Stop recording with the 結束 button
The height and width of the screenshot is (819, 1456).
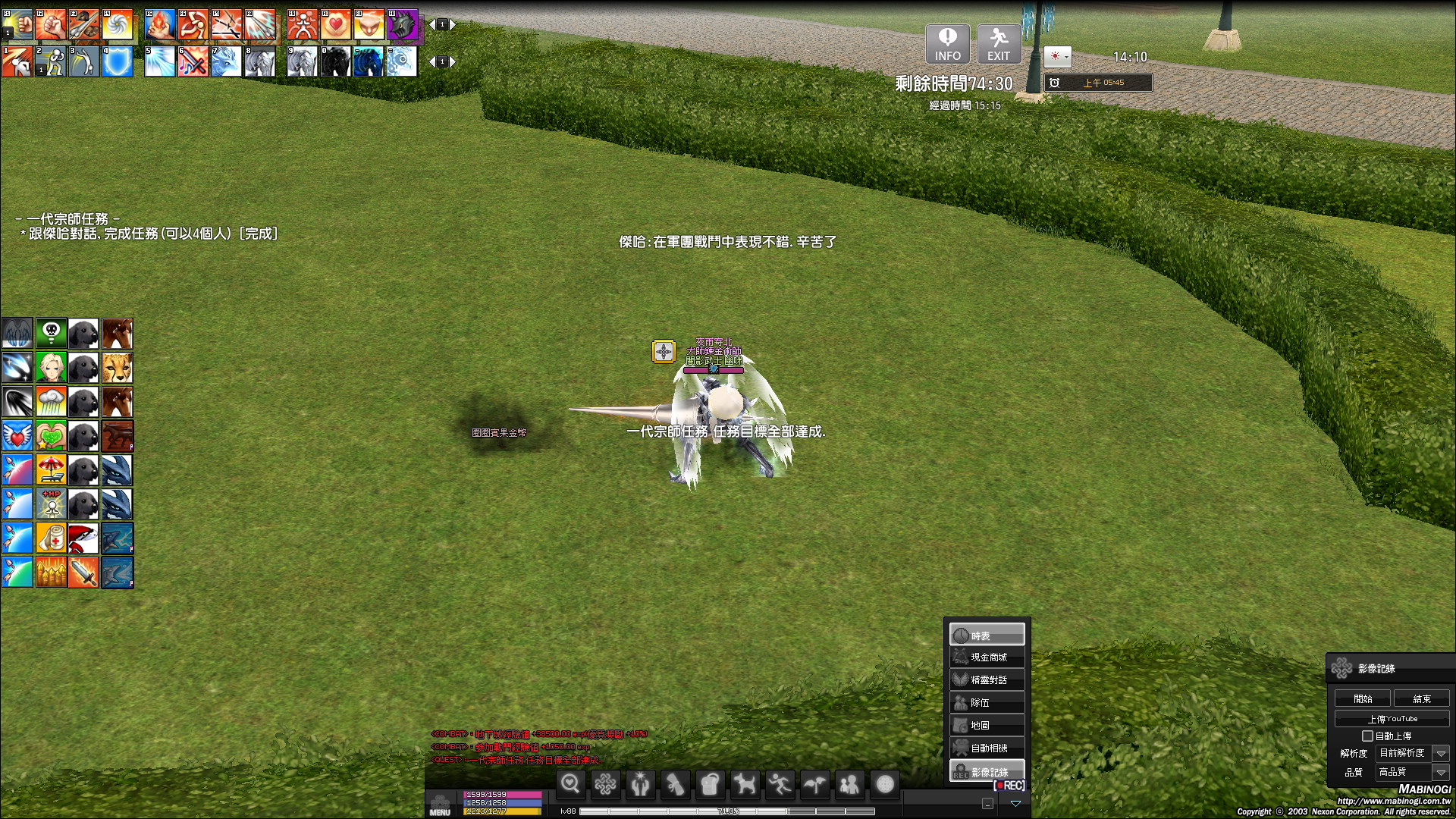(x=1421, y=698)
